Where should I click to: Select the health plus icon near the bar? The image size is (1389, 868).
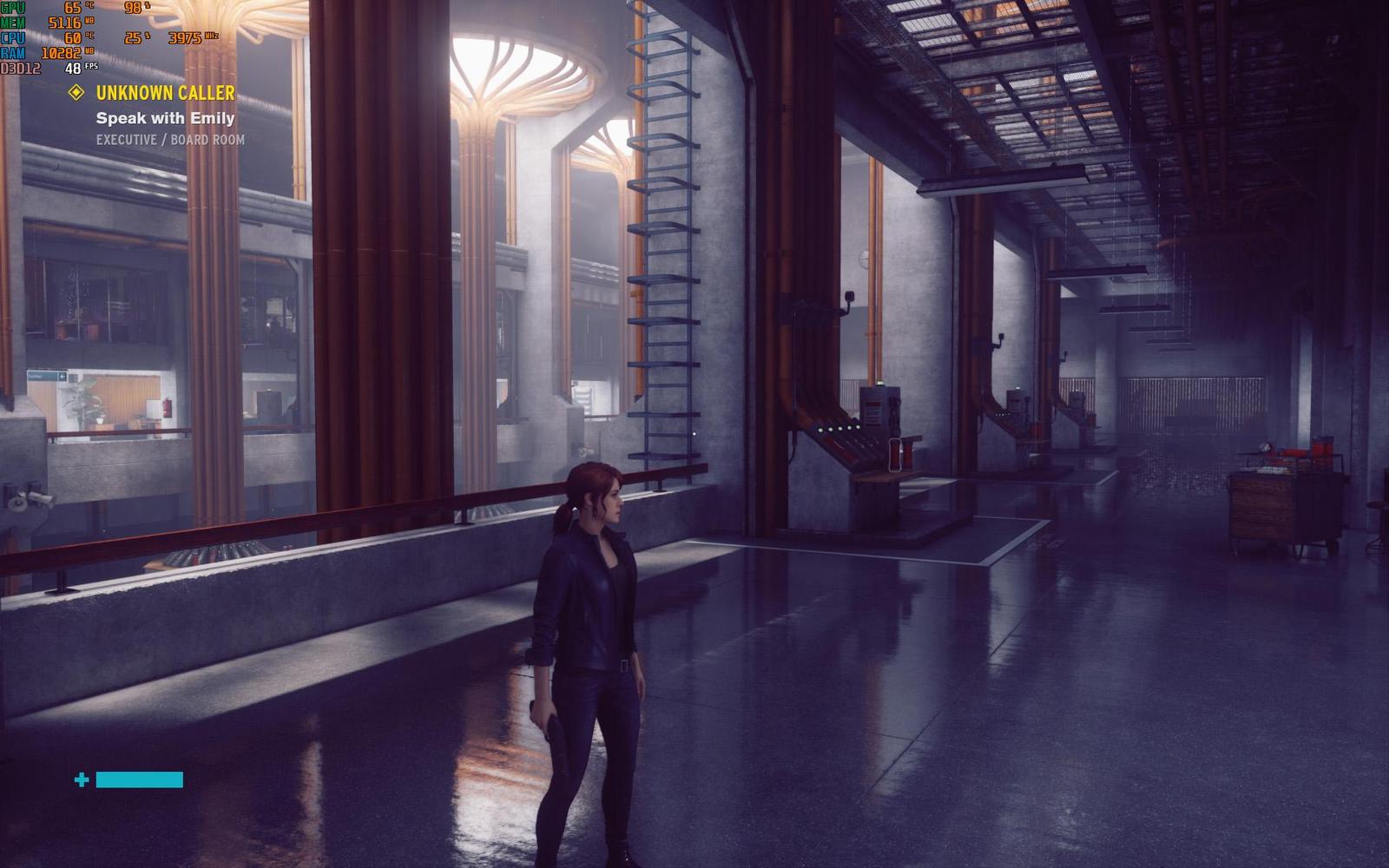(x=82, y=779)
